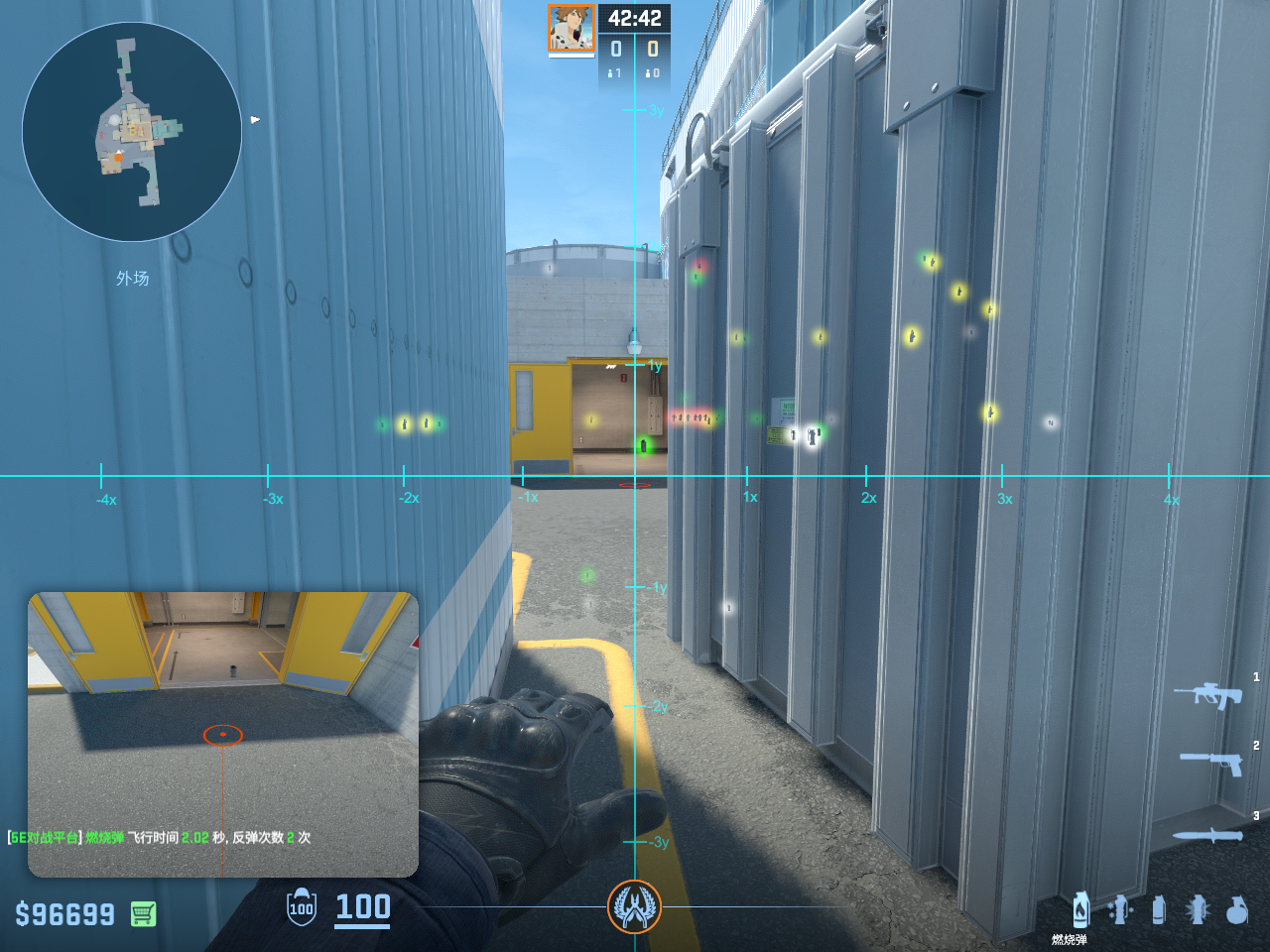Click the circular radar minimap
This screenshot has width=1270, height=952.
pyautogui.click(x=132, y=132)
